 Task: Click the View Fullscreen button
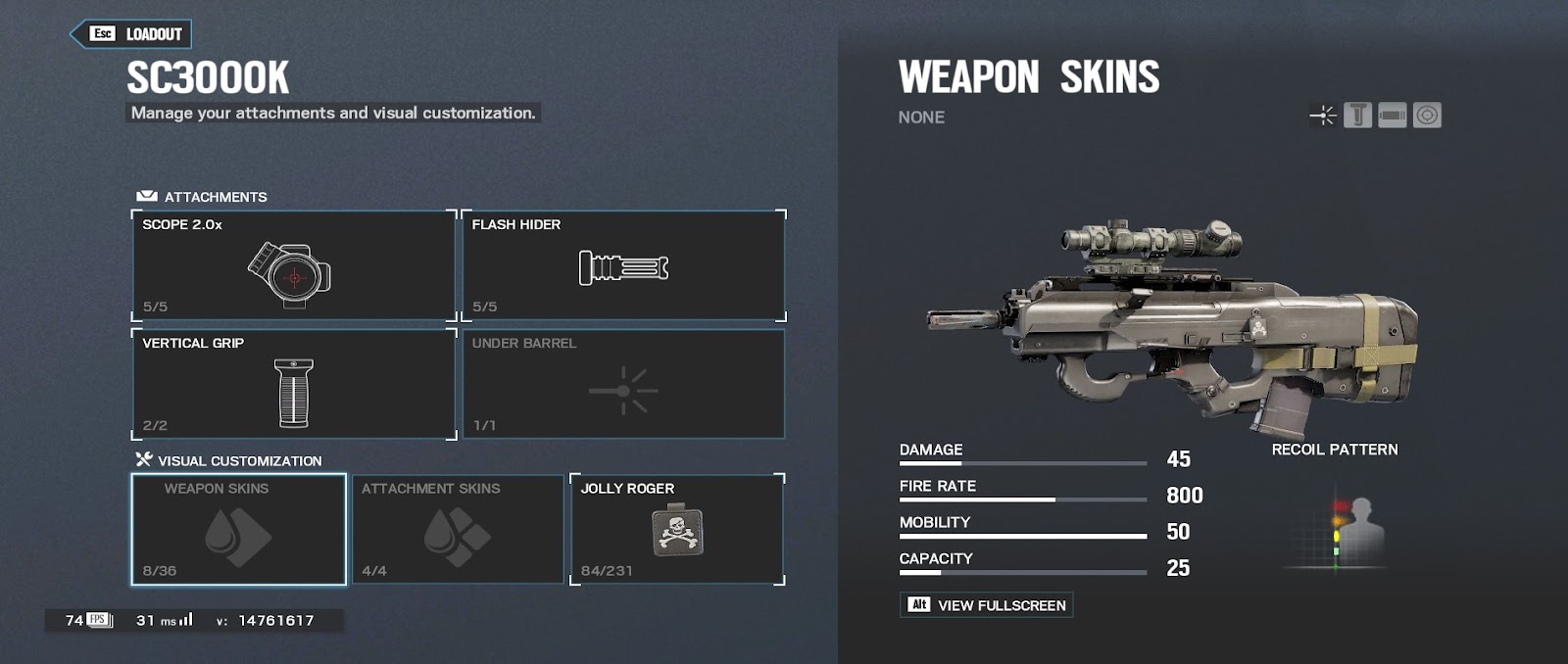(x=986, y=605)
